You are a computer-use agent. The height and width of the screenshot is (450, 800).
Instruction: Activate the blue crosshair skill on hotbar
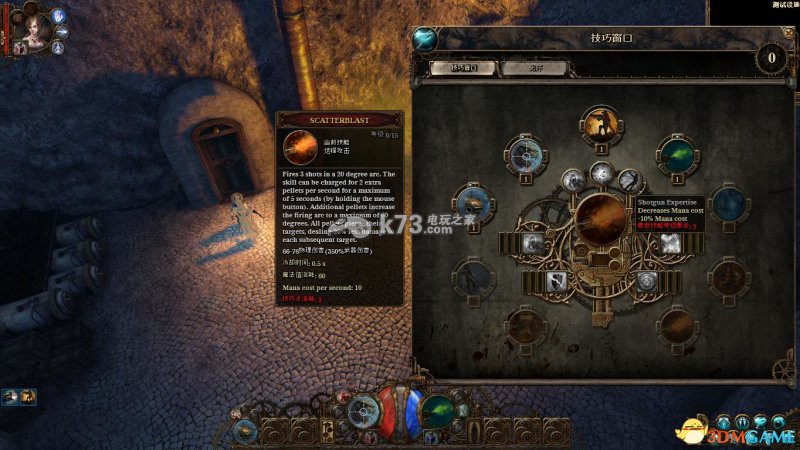pyautogui.click(x=363, y=410)
